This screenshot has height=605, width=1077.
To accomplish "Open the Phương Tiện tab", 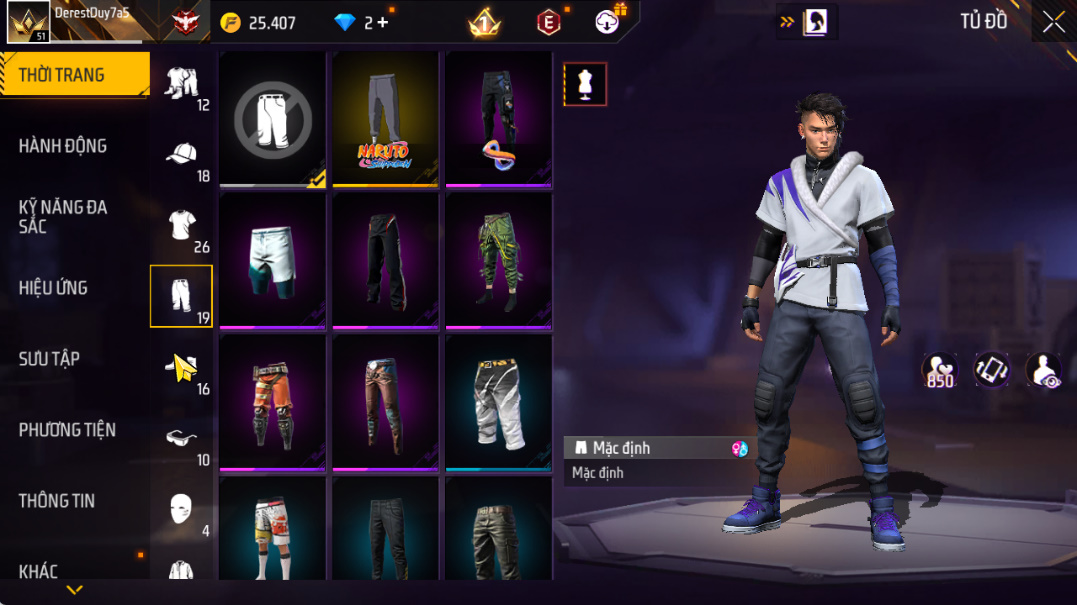I will pyautogui.click(x=67, y=430).
